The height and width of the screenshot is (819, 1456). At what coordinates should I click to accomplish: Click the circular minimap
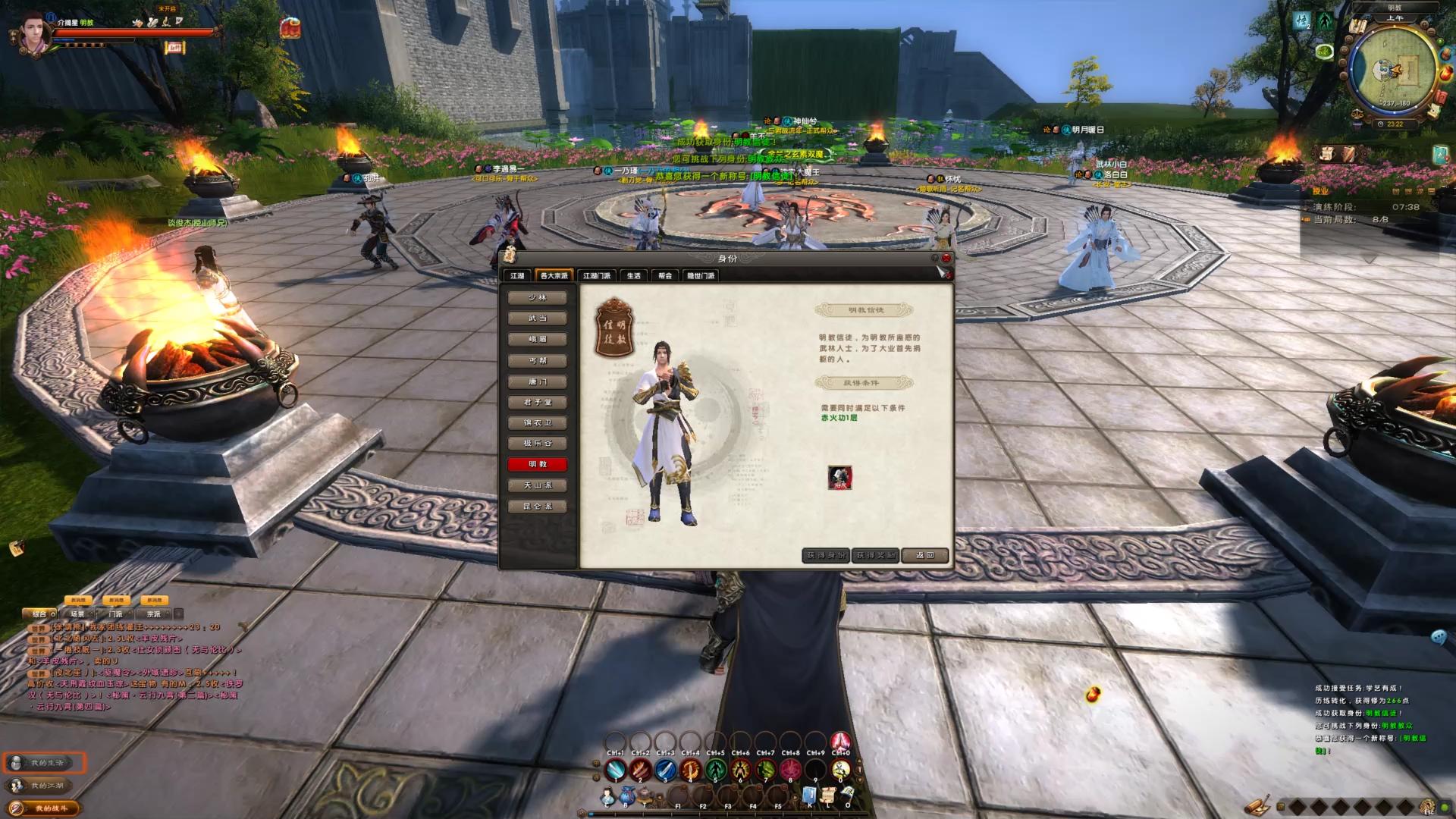pyautogui.click(x=1394, y=70)
